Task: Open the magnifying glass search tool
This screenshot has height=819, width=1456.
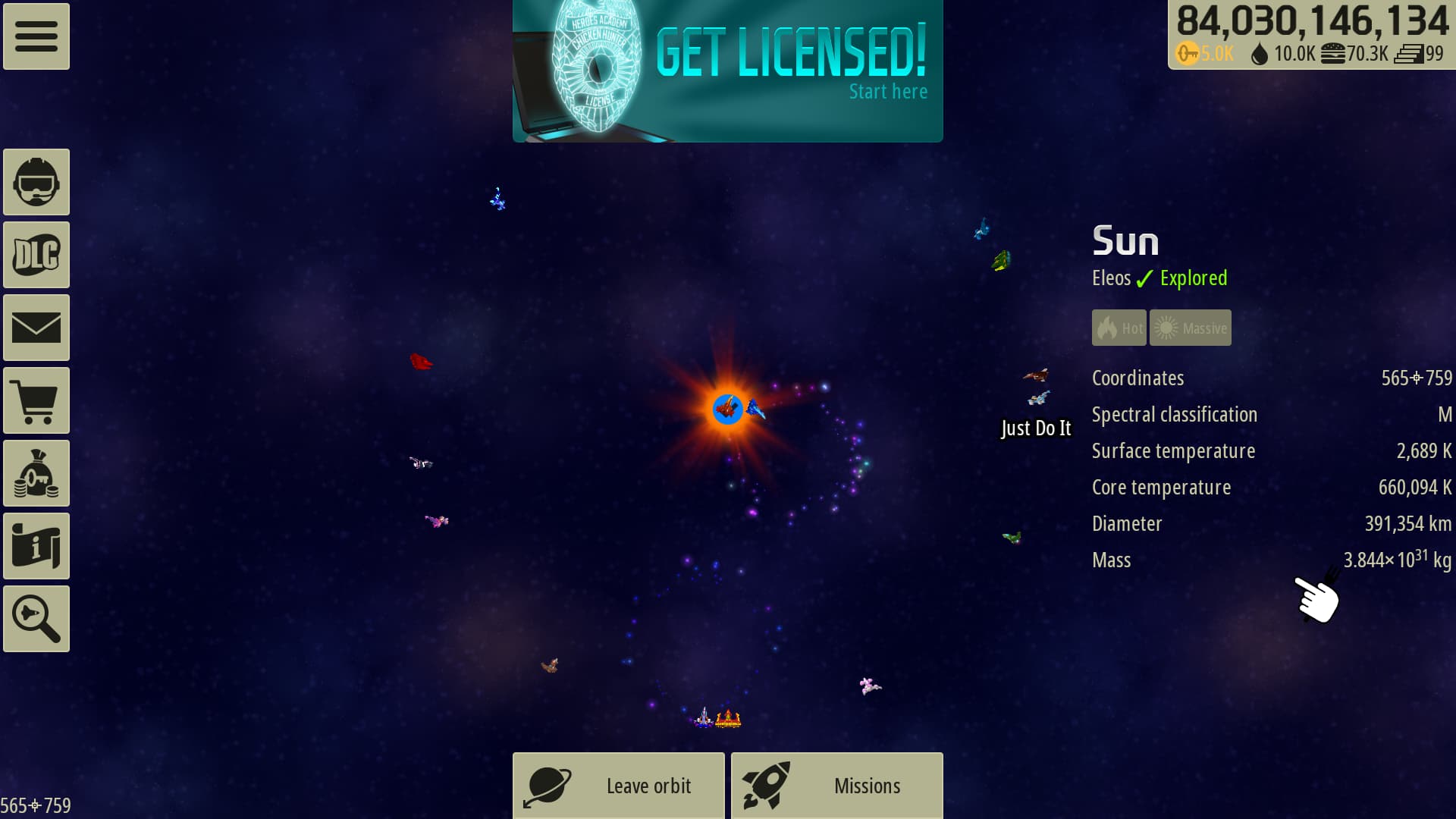Action: pos(36,619)
